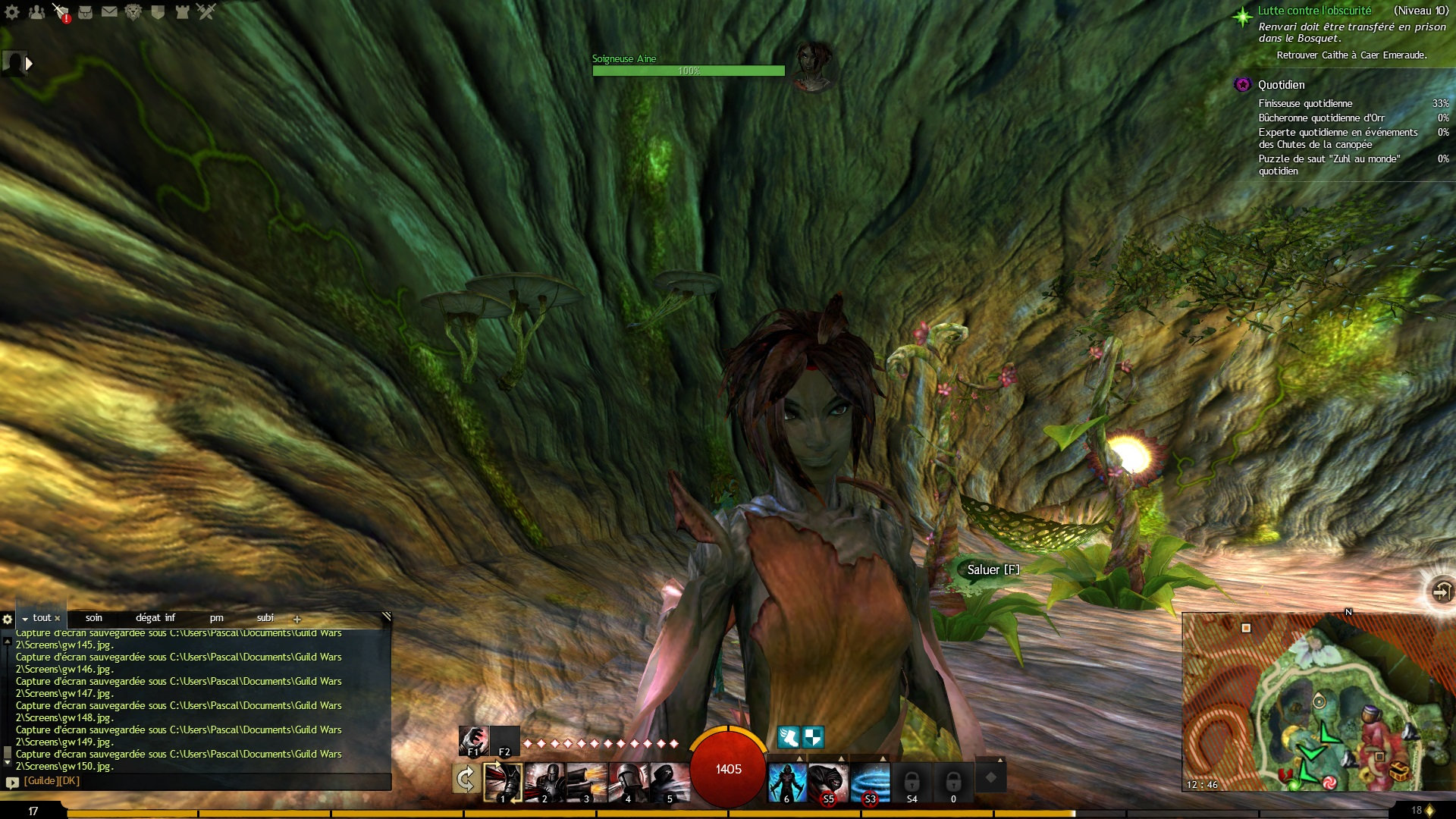The image size is (1456, 819).
Task: Open the mail envelope icon
Action: pos(109,12)
